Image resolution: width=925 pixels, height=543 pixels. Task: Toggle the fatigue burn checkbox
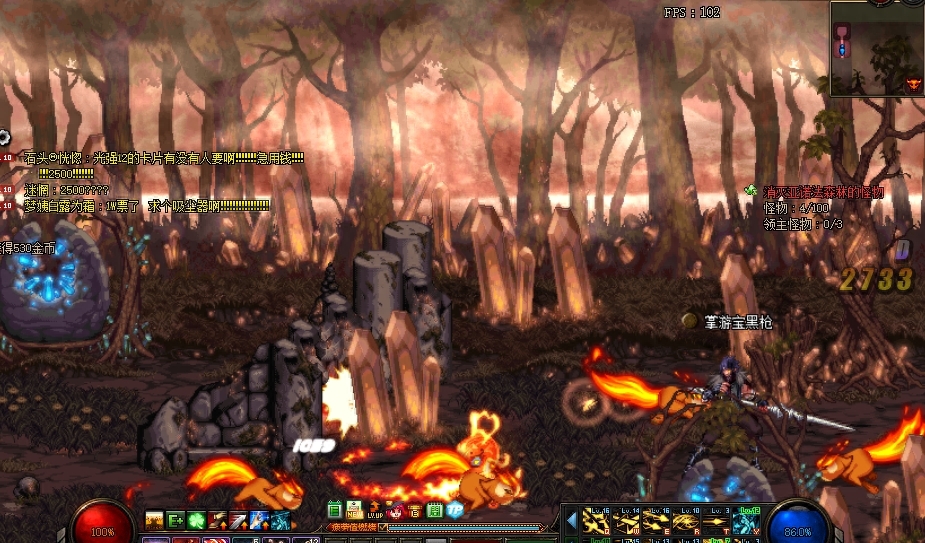tap(382, 527)
